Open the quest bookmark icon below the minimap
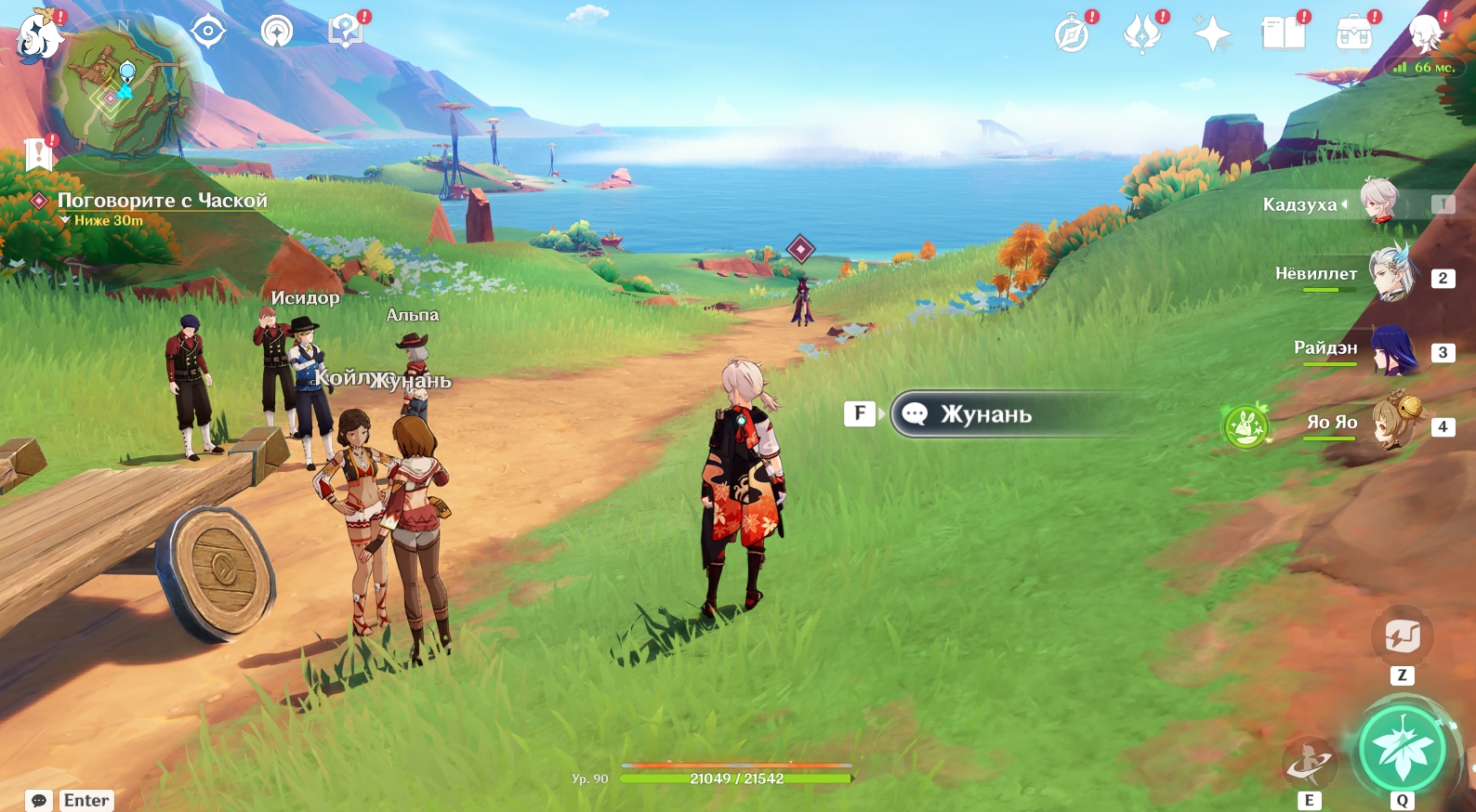1476x812 pixels. click(x=39, y=153)
